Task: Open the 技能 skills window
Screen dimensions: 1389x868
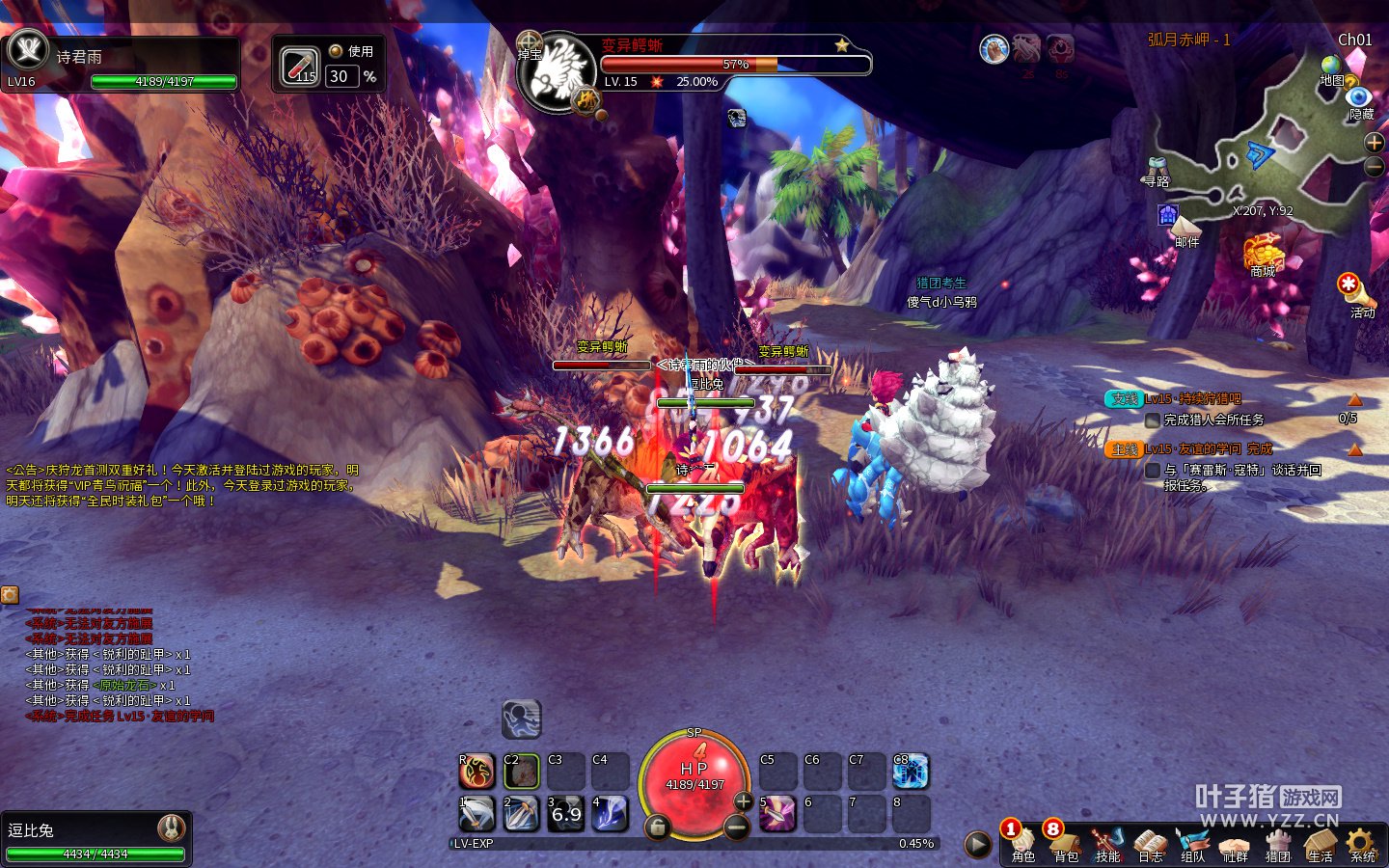Action: click(1108, 843)
